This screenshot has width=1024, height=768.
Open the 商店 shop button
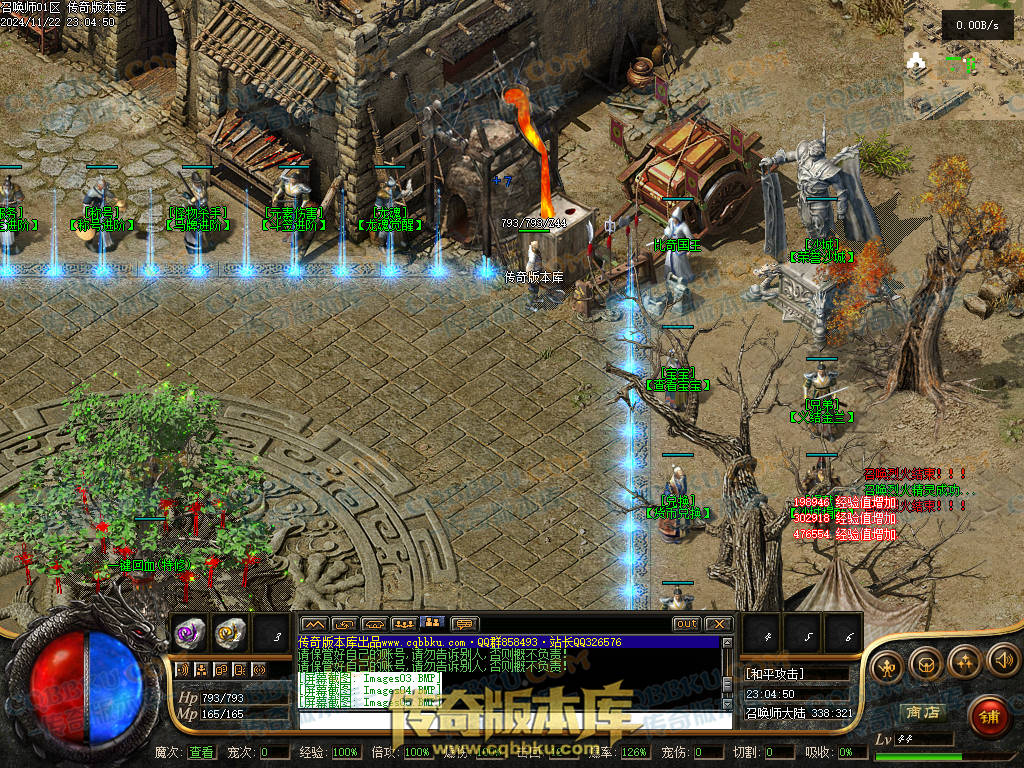pyautogui.click(x=921, y=712)
